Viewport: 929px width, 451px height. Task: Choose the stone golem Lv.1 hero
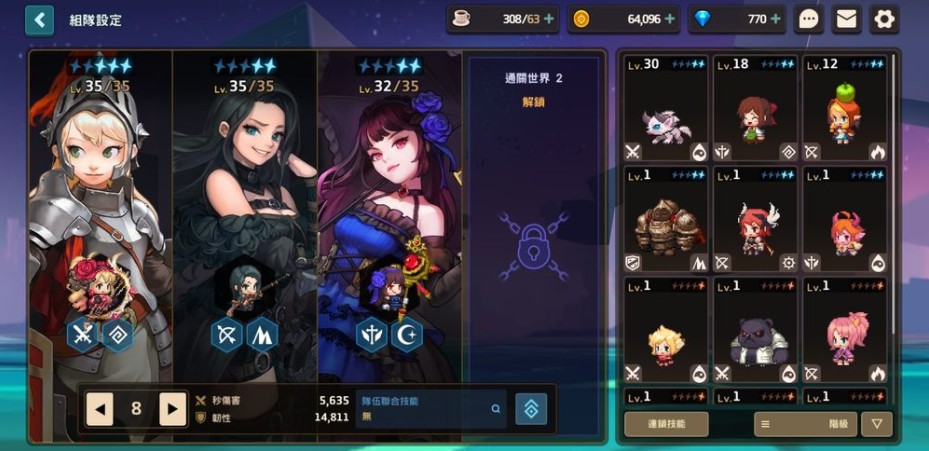666,220
